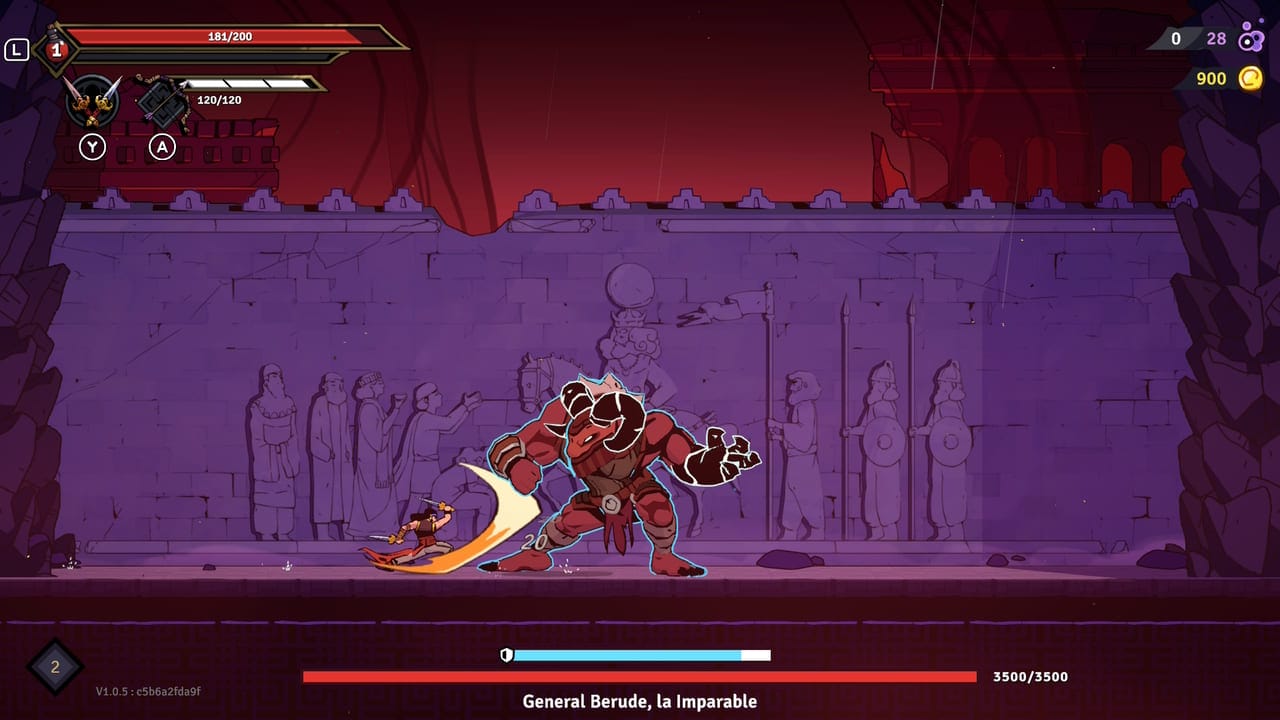
Task: Select the twin daggers weapon icon
Action: click(92, 101)
